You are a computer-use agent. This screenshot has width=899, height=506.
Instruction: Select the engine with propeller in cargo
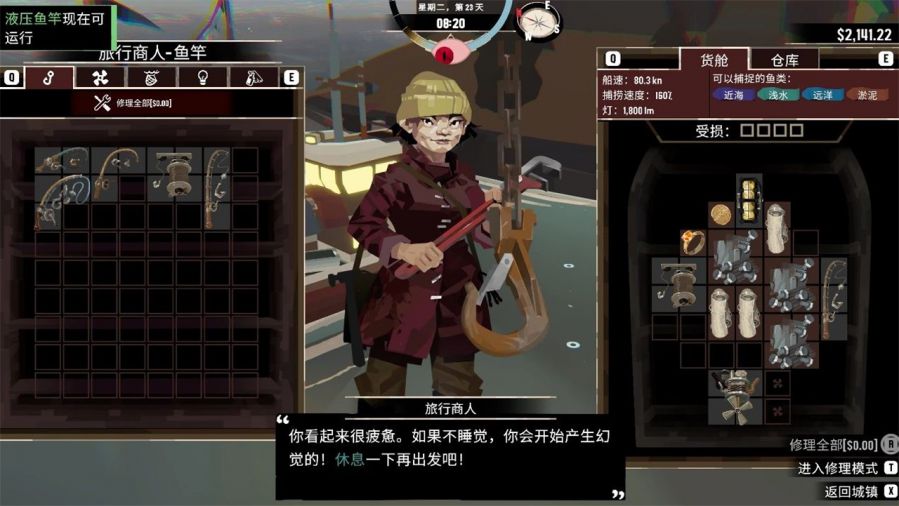(x=735, y=396)
